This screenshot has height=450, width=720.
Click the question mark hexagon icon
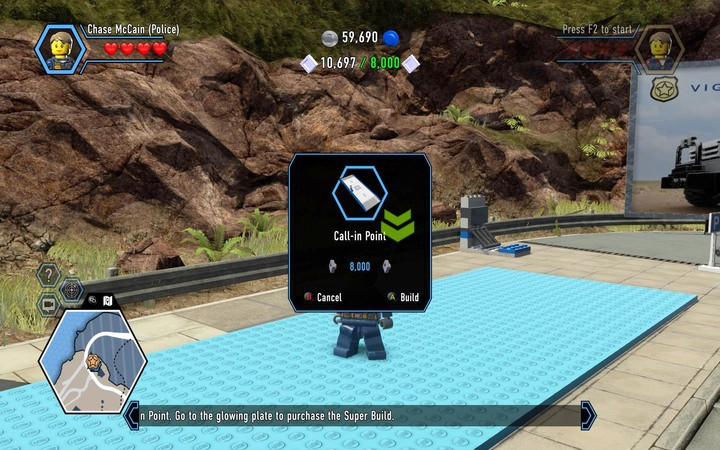point(49,274)
